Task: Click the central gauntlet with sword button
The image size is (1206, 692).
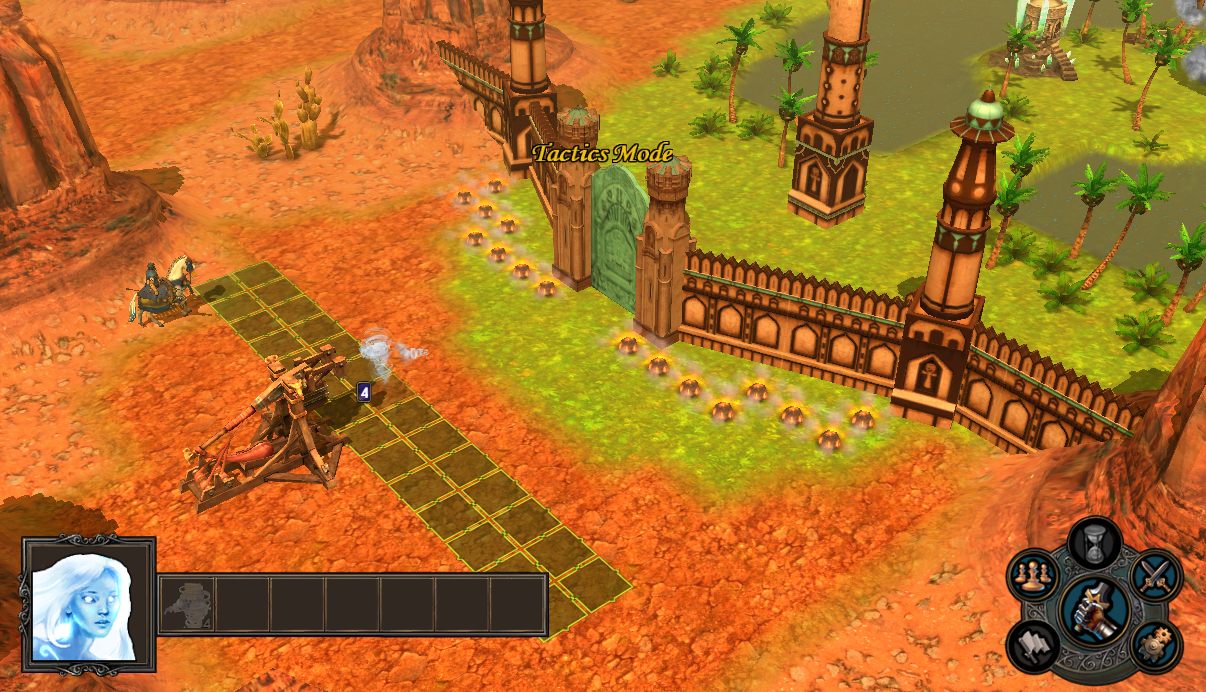Action: pyautogui.click(x=1094, y=610)
